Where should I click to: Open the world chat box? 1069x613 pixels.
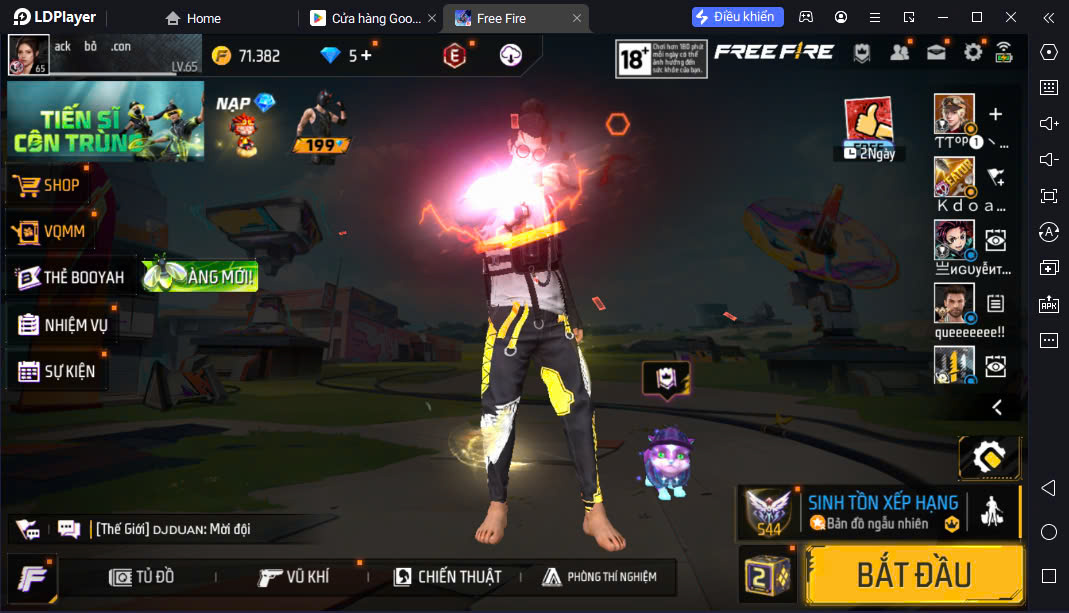pos(200,529)
